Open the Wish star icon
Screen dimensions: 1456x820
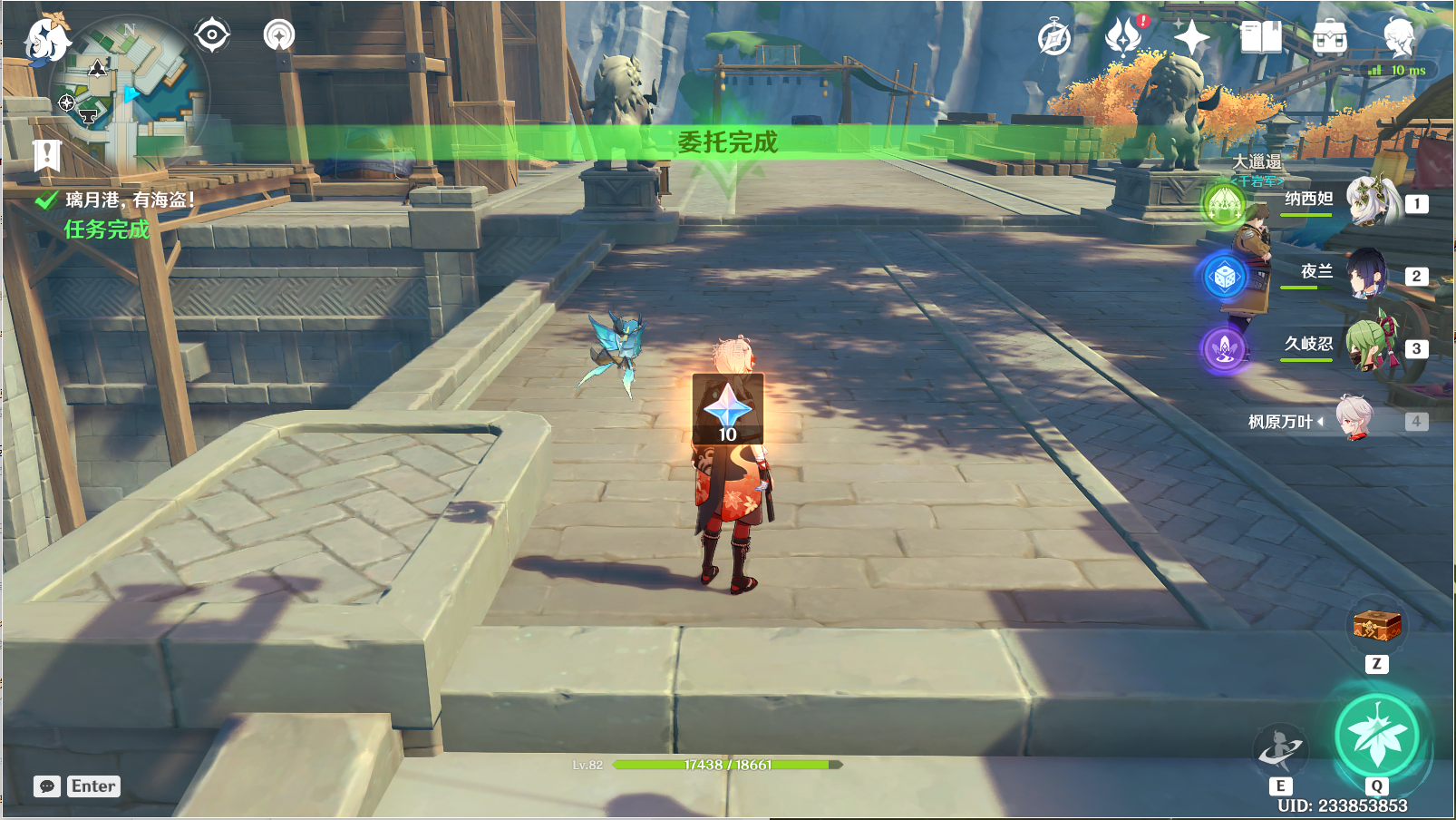click(x=1191, y=38)
